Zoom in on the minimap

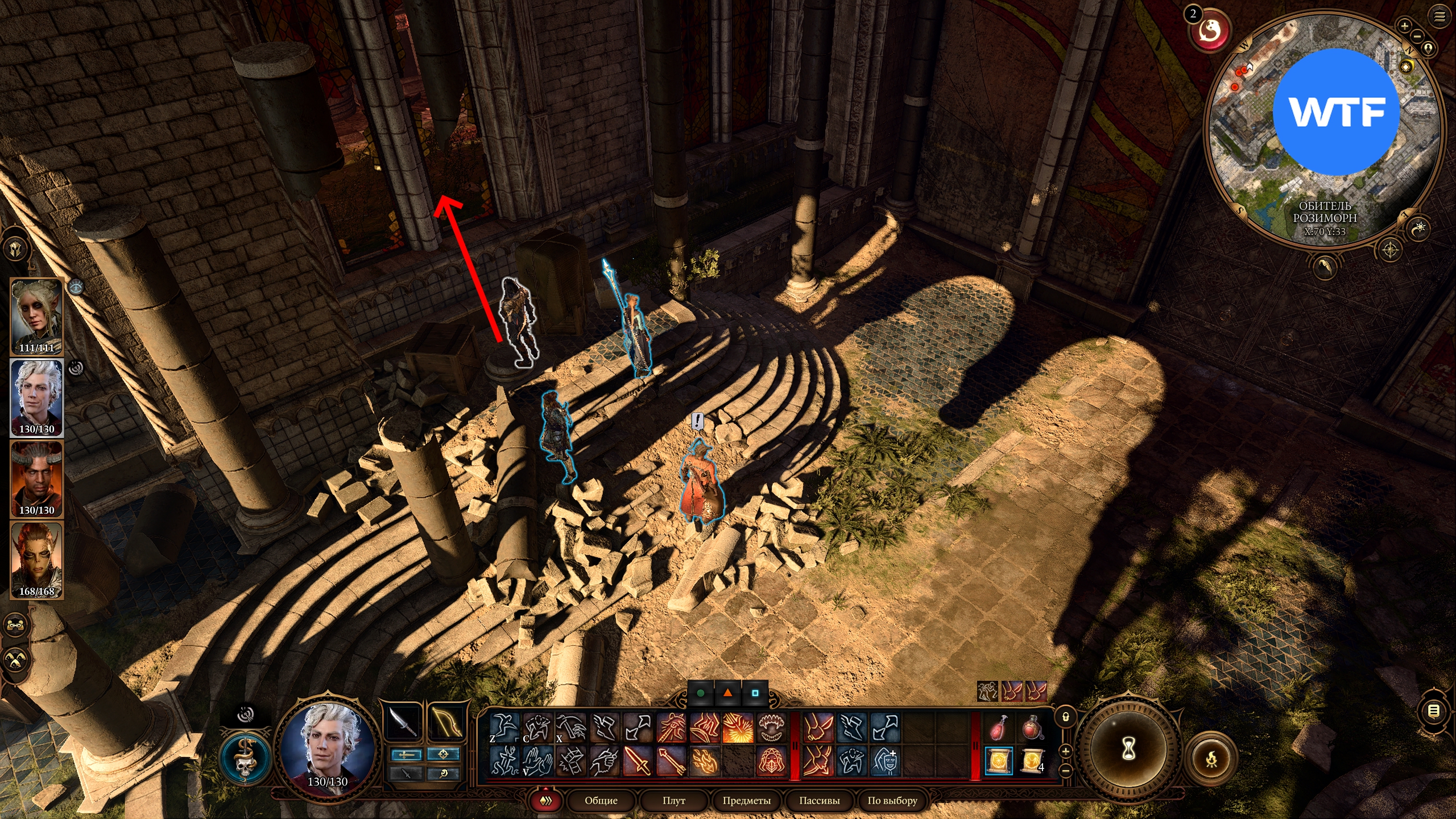pyautogui.click(x=1404, y=26)
